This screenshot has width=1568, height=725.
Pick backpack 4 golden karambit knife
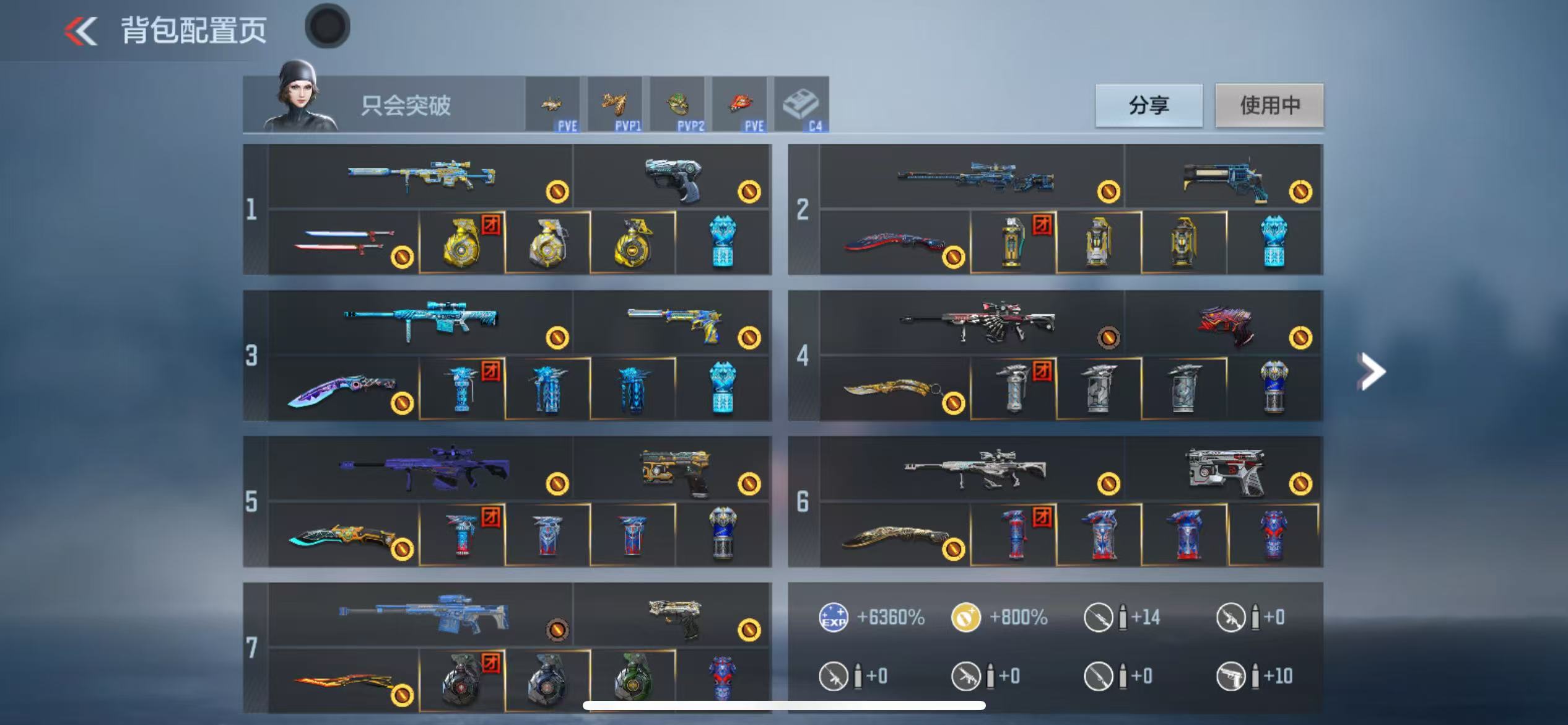pos(892,389)
